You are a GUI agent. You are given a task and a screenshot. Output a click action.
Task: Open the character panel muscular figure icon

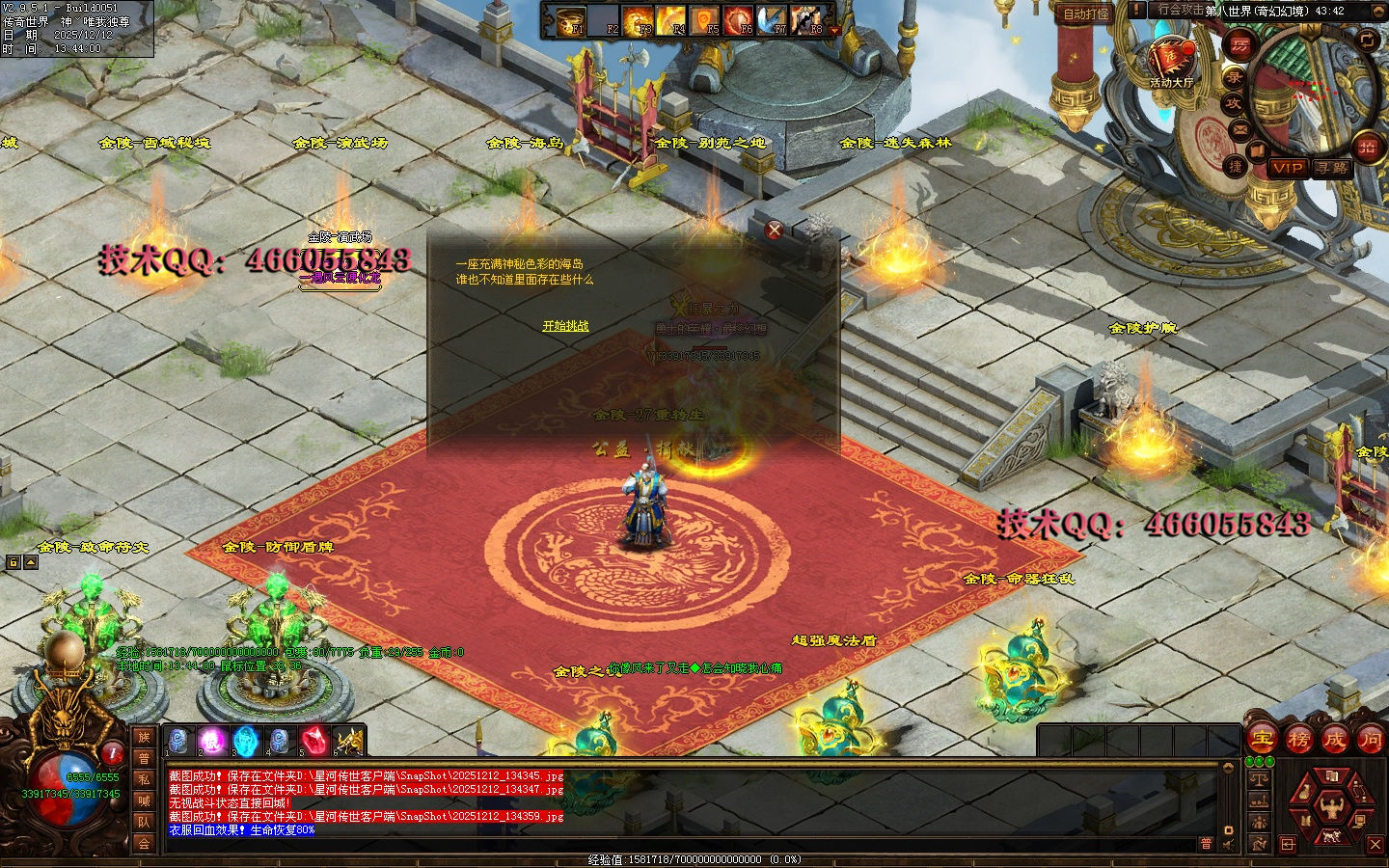click(x=1332, y=806)
